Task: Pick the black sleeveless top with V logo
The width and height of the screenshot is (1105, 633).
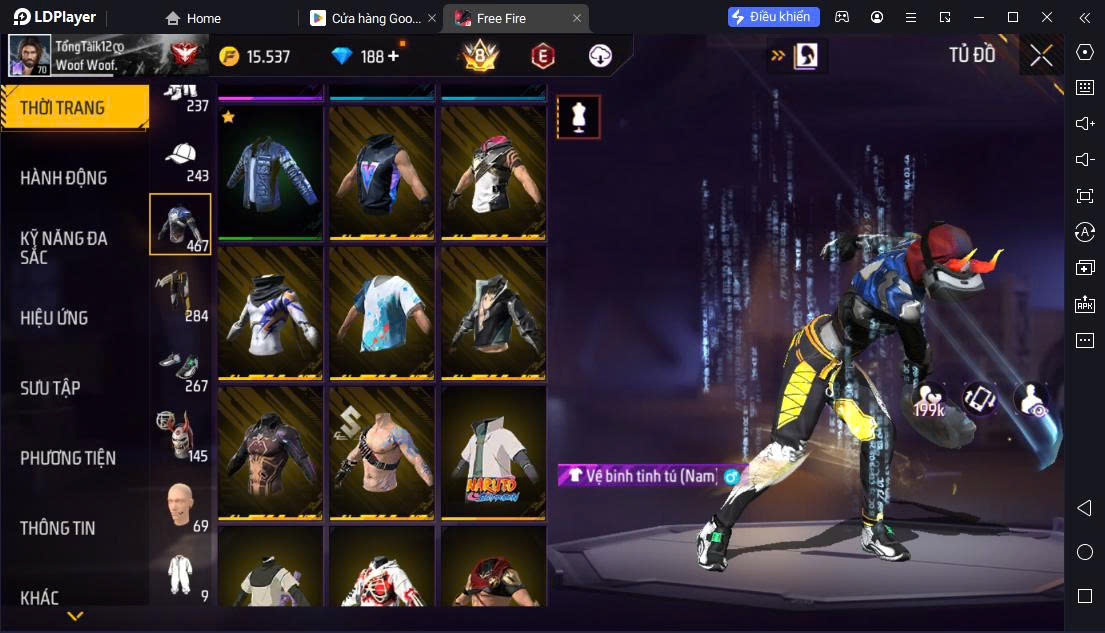Action: pyautogui.click(x=382, y=172)
